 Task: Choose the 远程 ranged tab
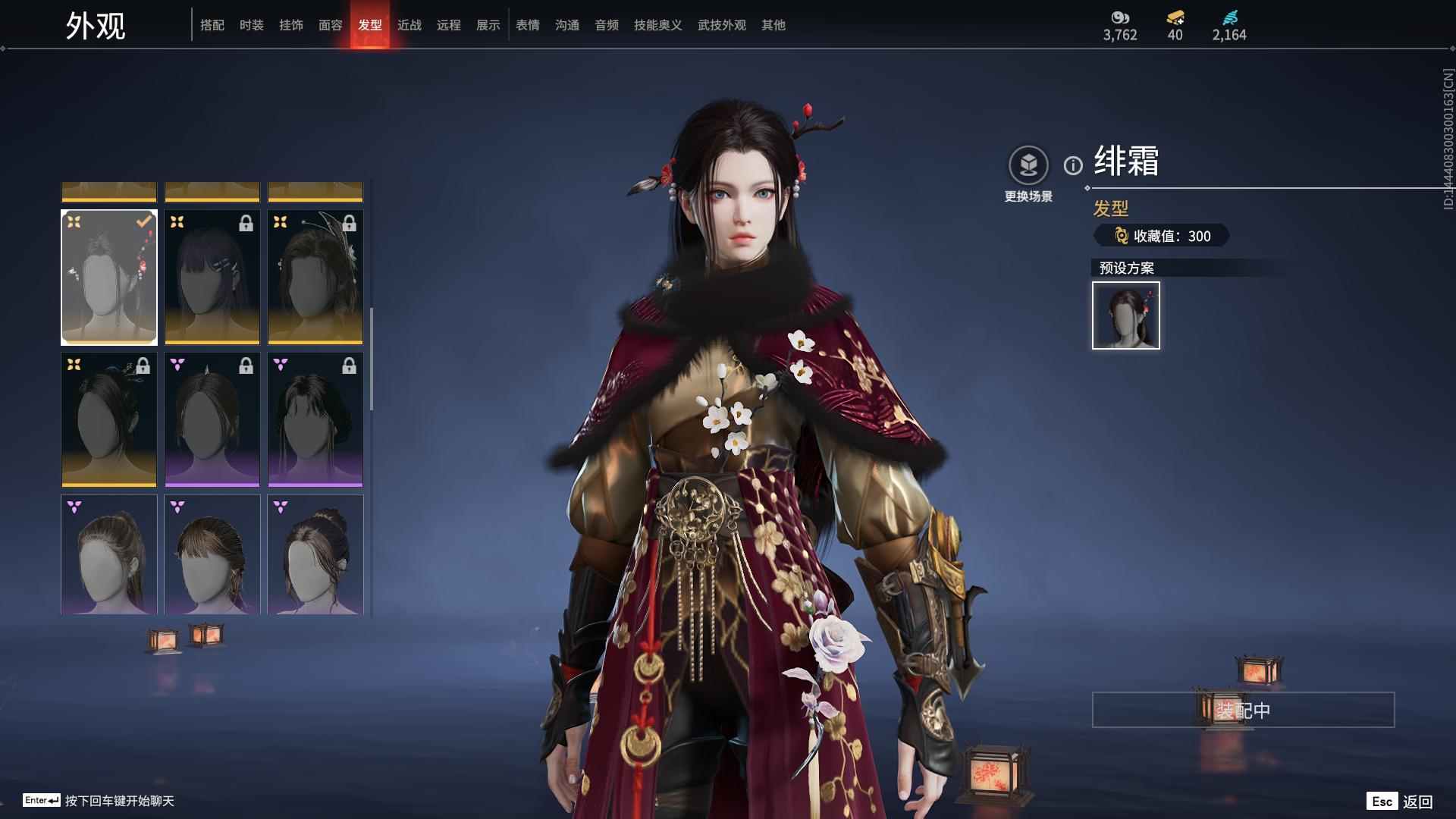(449, 25)
